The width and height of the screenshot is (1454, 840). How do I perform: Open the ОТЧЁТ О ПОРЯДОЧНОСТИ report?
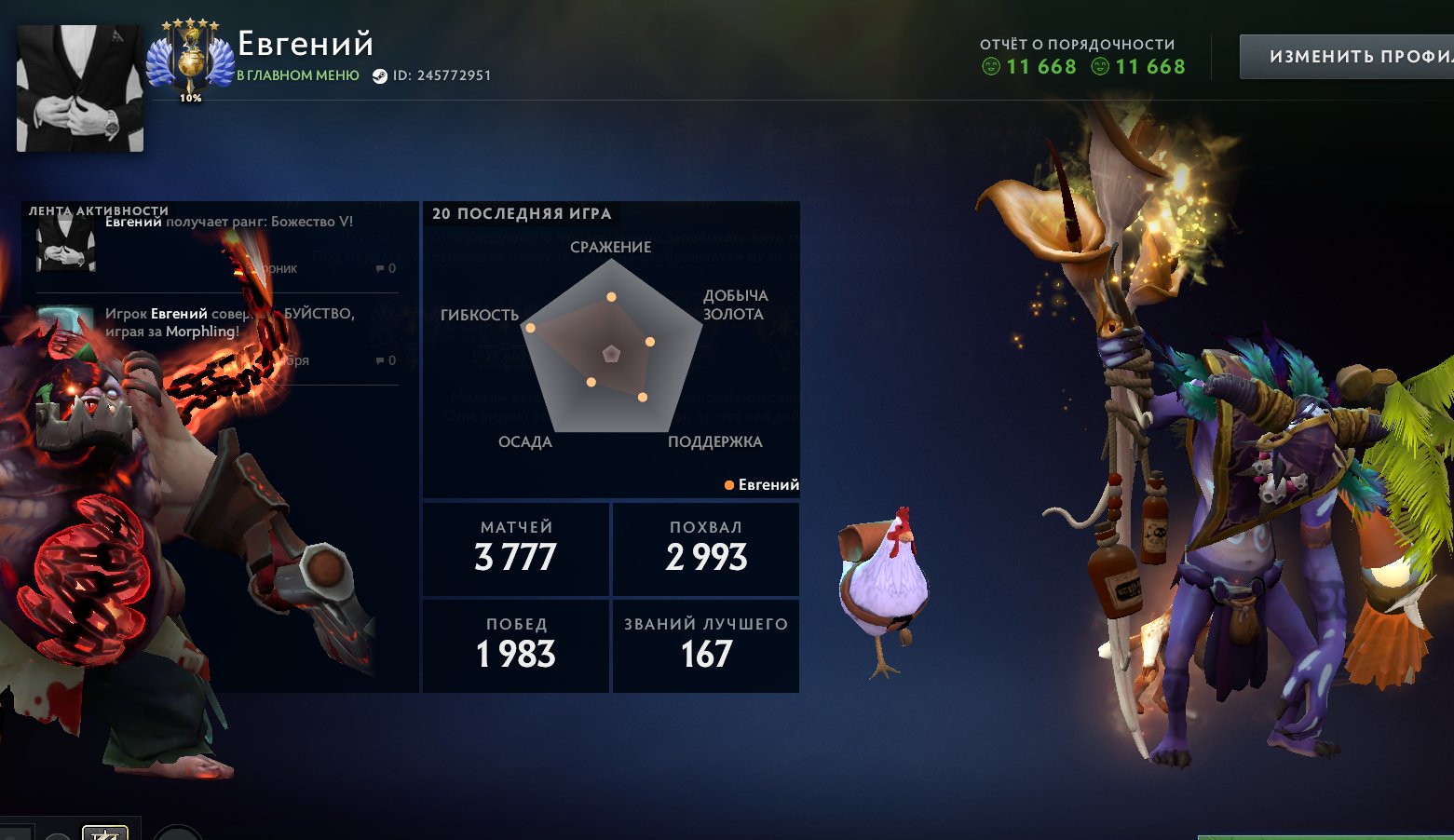click(1076, 43)
